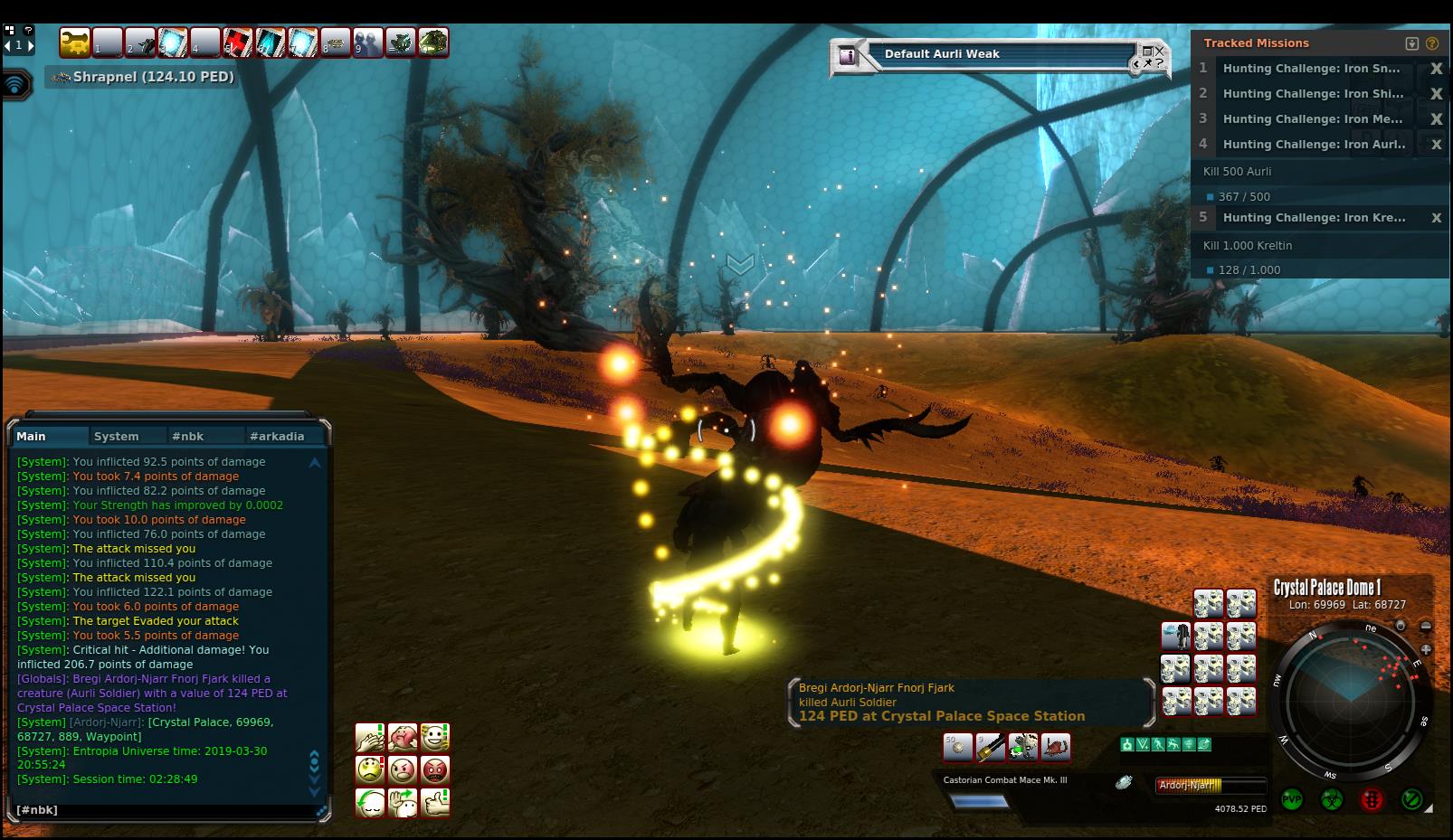Select the Iron Kreltin hunting challenge
Screen dimensions: 1453x840
point(1314,218)
